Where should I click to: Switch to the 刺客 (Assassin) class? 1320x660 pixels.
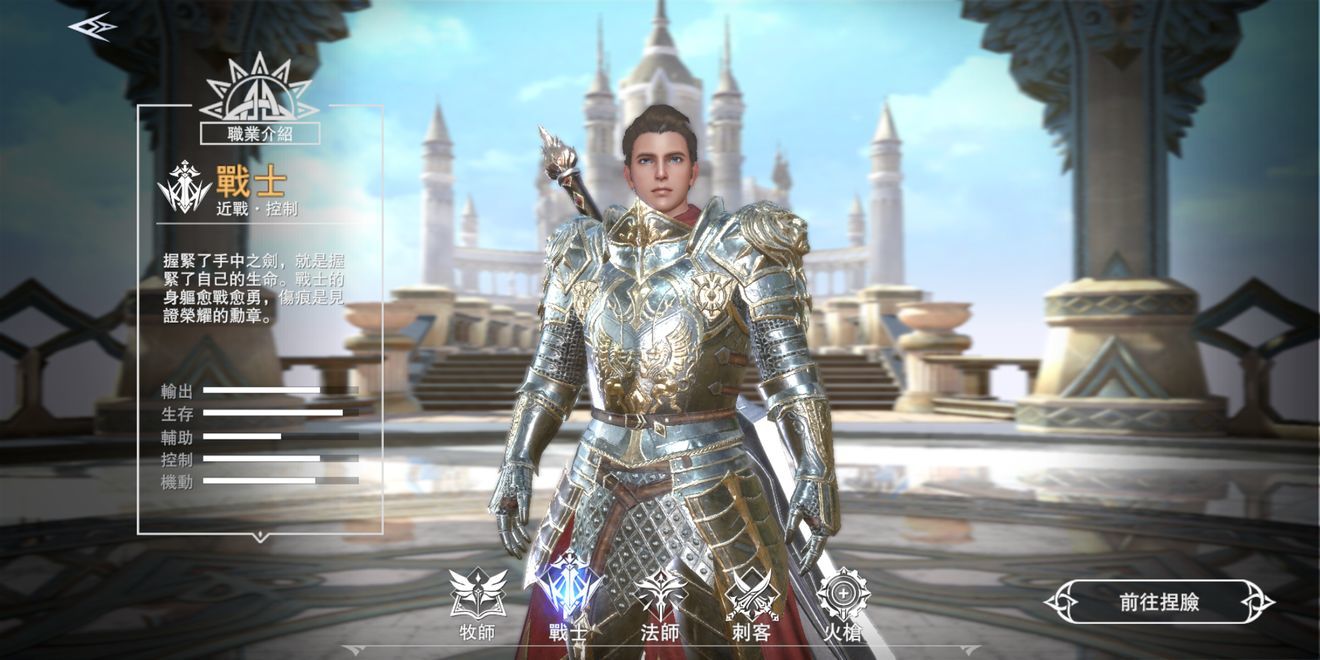(752, 594)
